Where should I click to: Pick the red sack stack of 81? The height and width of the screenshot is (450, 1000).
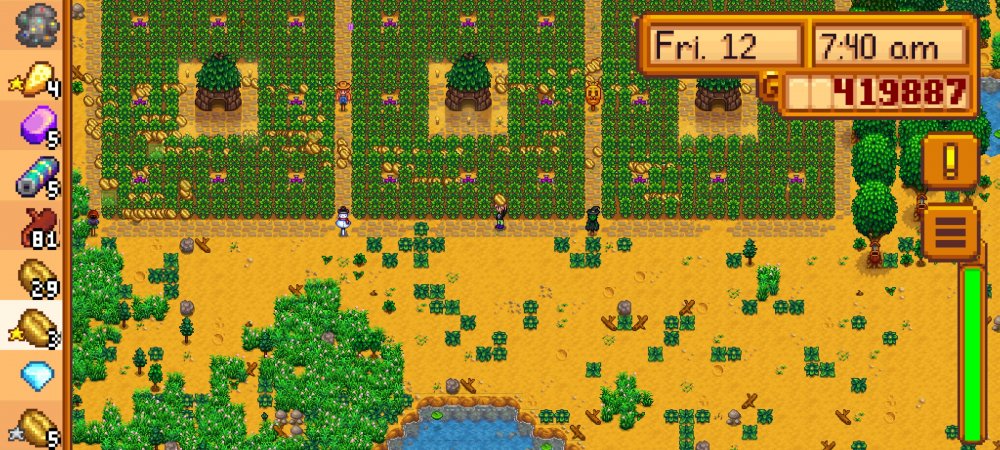(x=37, y=225)
